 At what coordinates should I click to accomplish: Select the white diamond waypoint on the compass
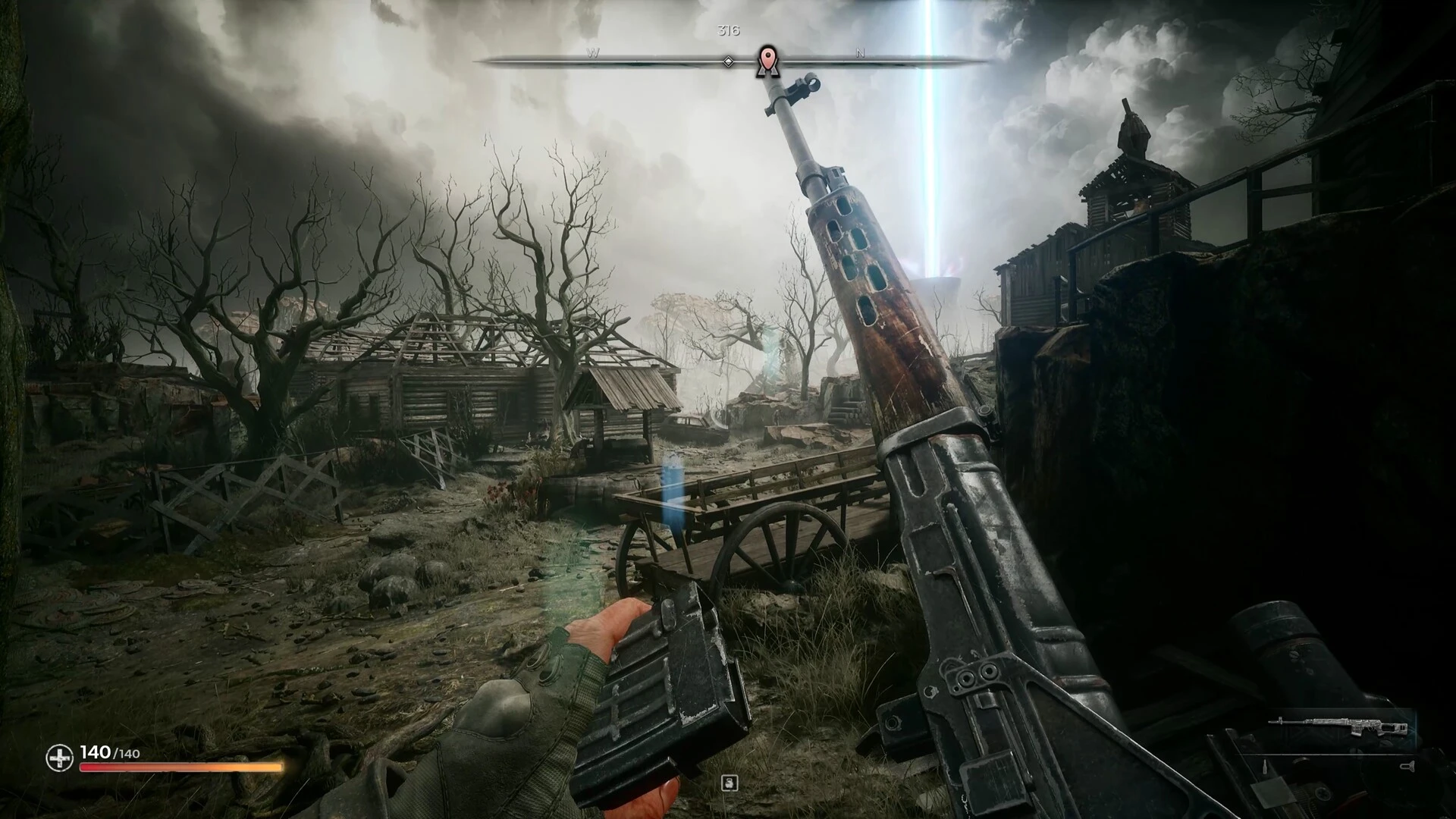(728, 61)
